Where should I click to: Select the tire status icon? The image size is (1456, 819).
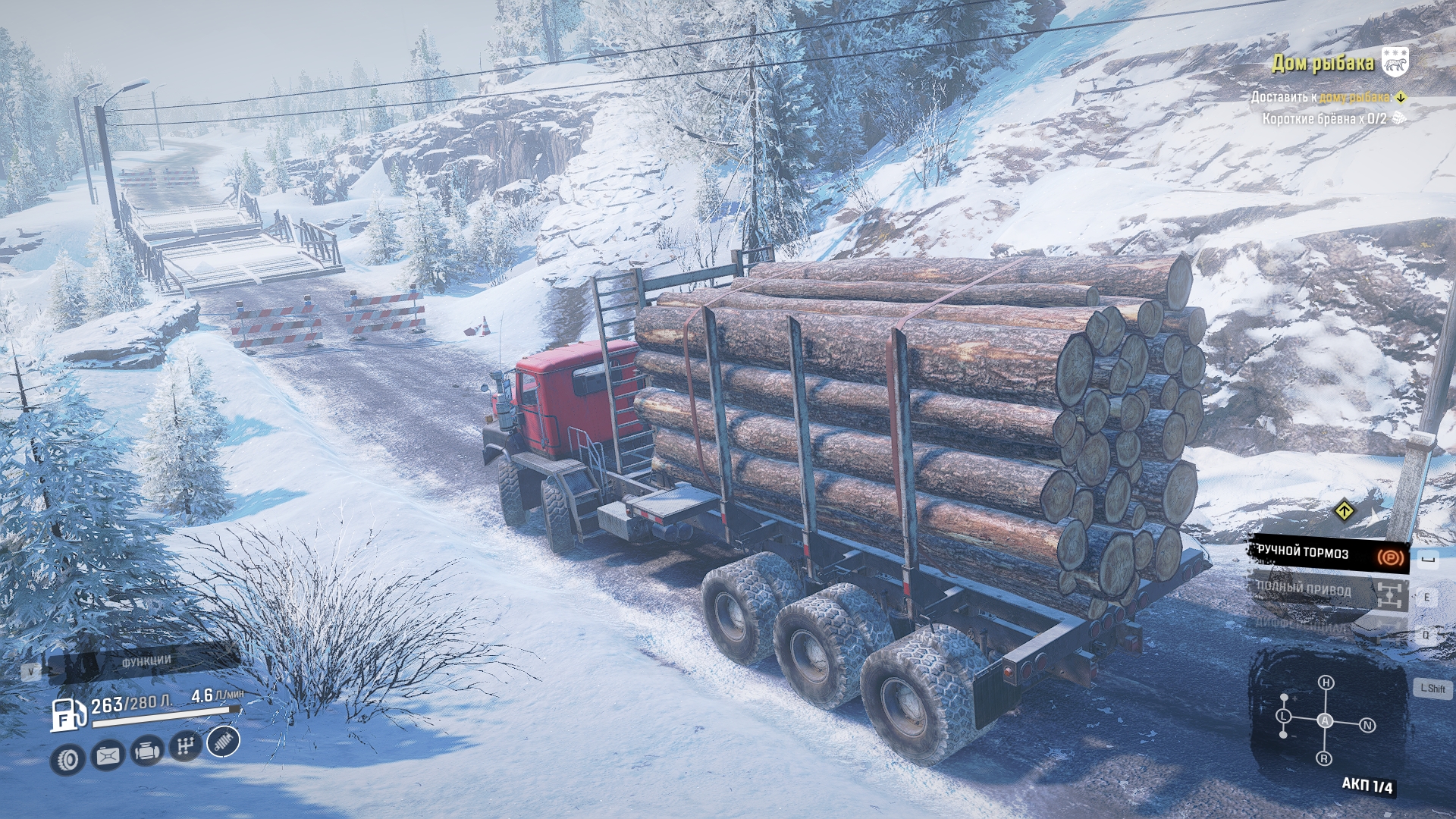coord(69,758)
